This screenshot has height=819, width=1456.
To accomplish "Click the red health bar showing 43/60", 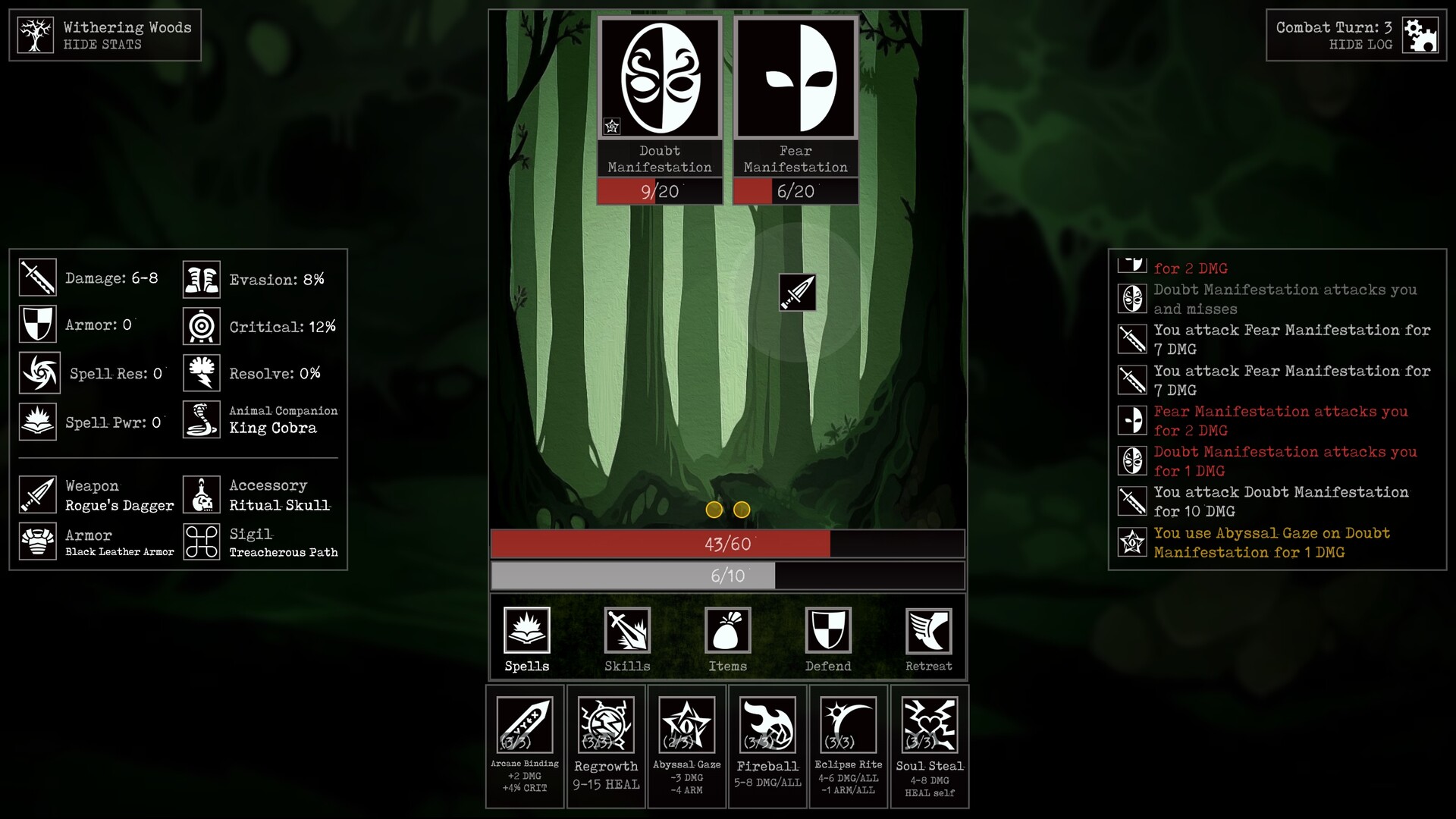I will 728,544.
